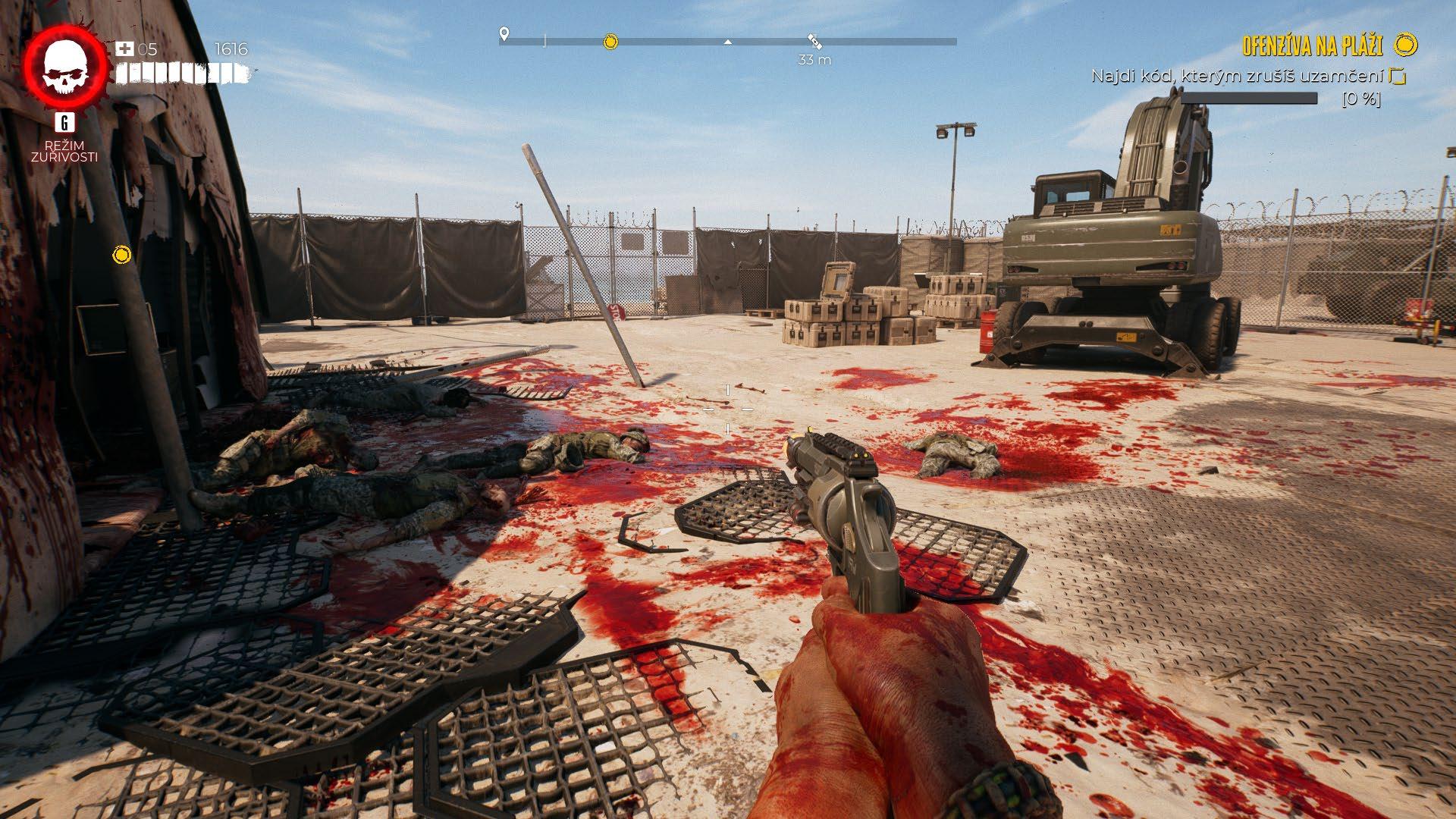Select the objective Najdi kód, kterým zrušíš uzamčení
The height and width of the screenshot is (819, 1456).
pyautogui.click(x=1241, y=77)
